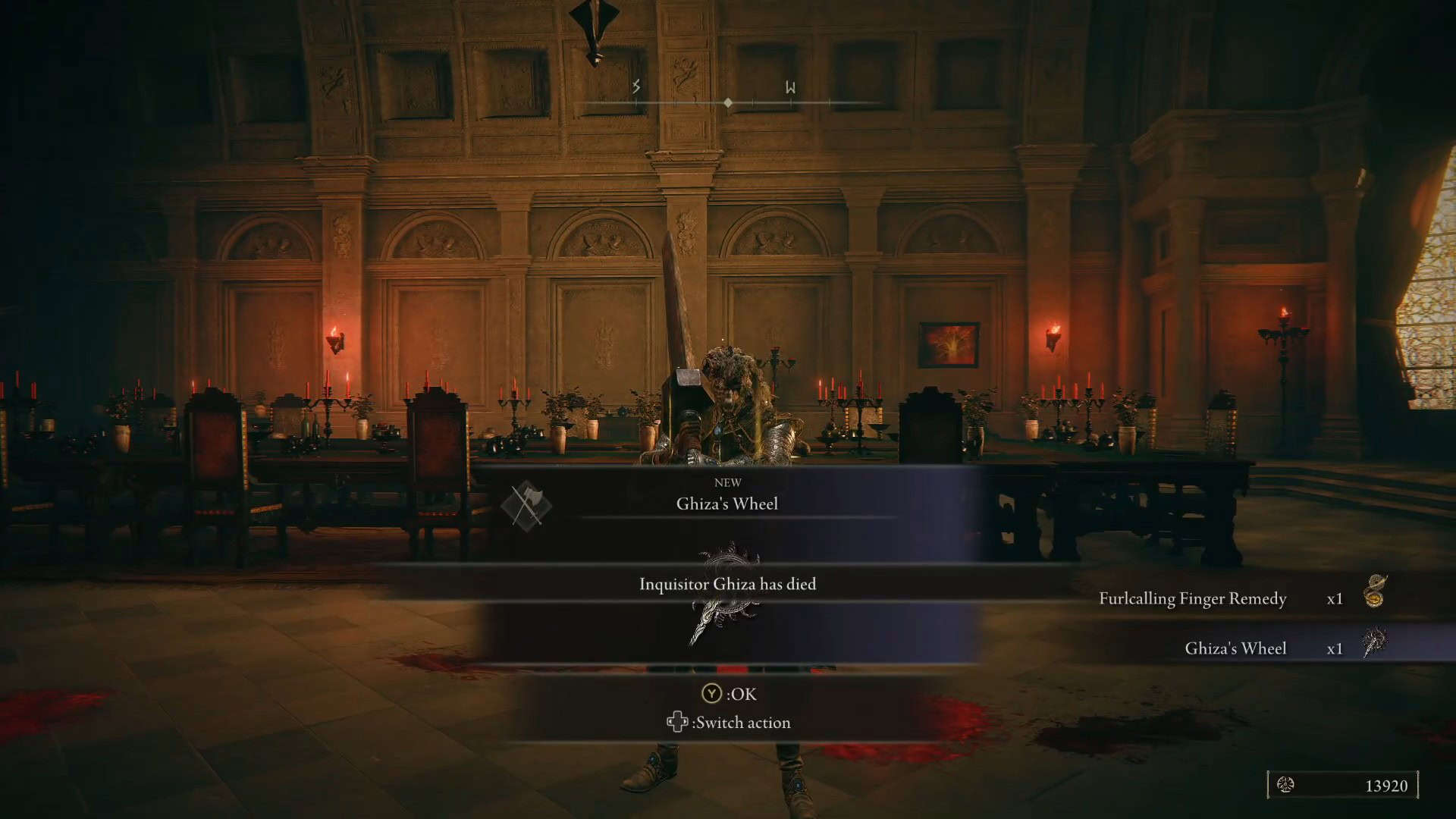Click the compass bar heading marker
The width and height of the screenshot is (1456, 819).
pyautogui.click(x=728, y=102)
